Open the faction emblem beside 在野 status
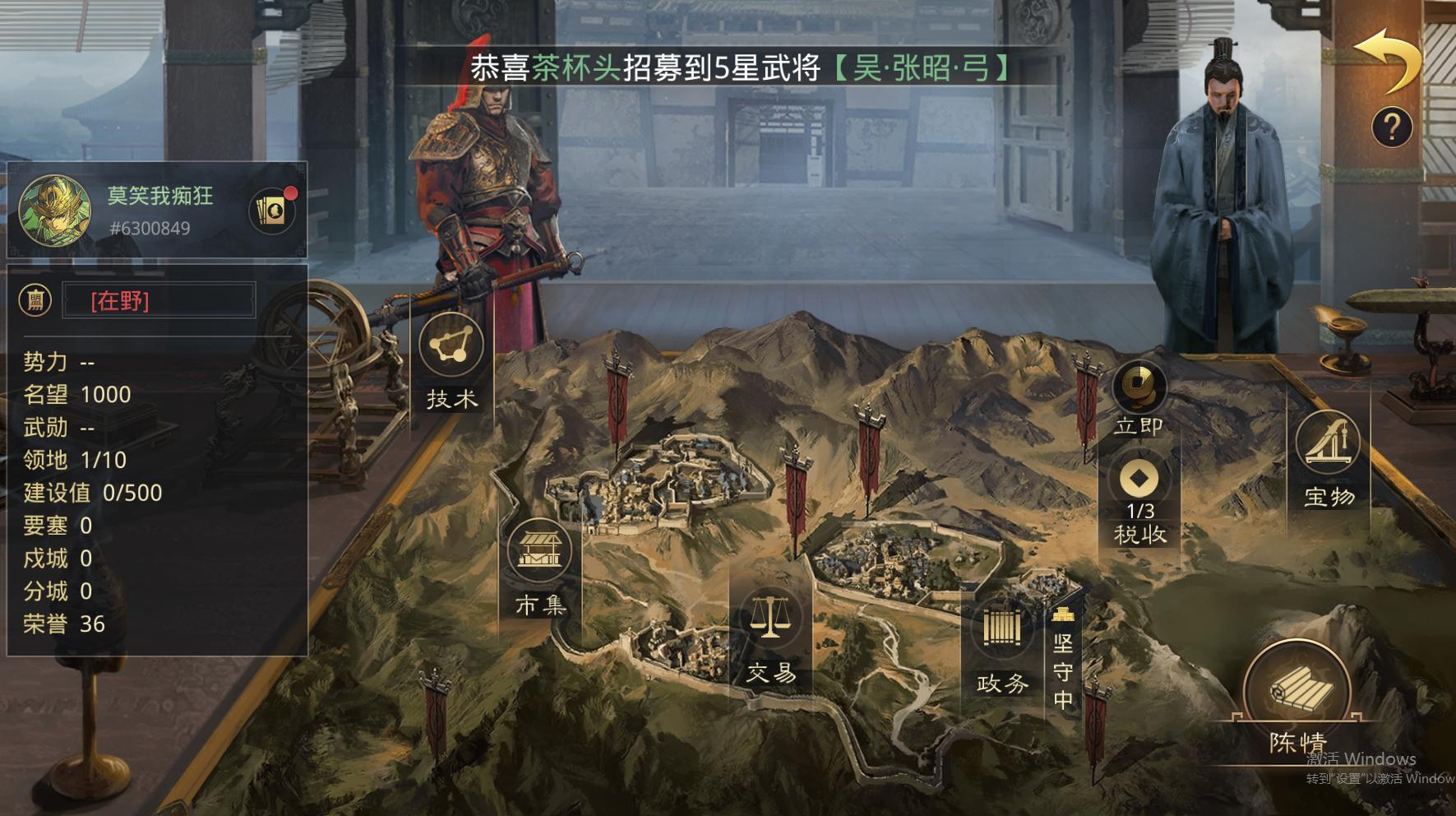Image resolution: width=1456 pixels, height=816 pixels. pos(35,299)
